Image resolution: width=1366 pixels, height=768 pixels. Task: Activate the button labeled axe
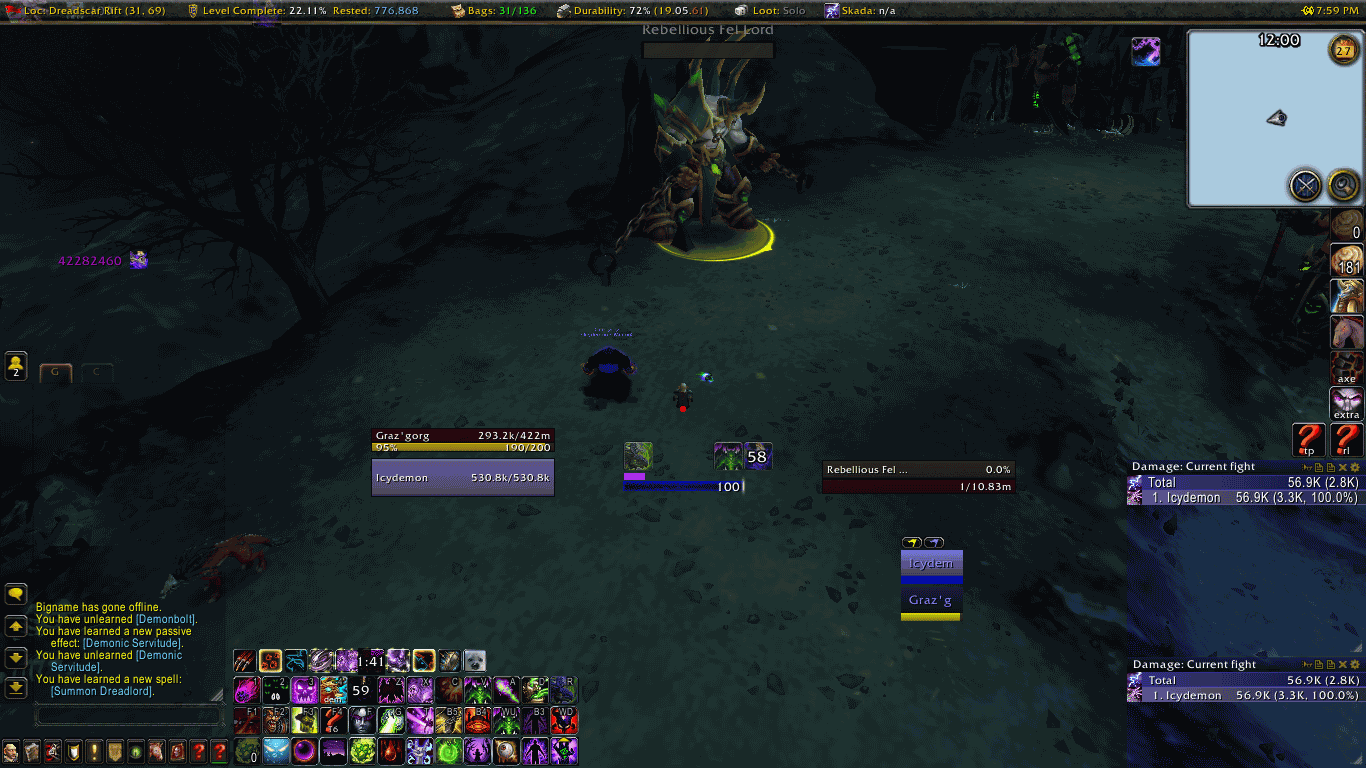(1347, 367)
